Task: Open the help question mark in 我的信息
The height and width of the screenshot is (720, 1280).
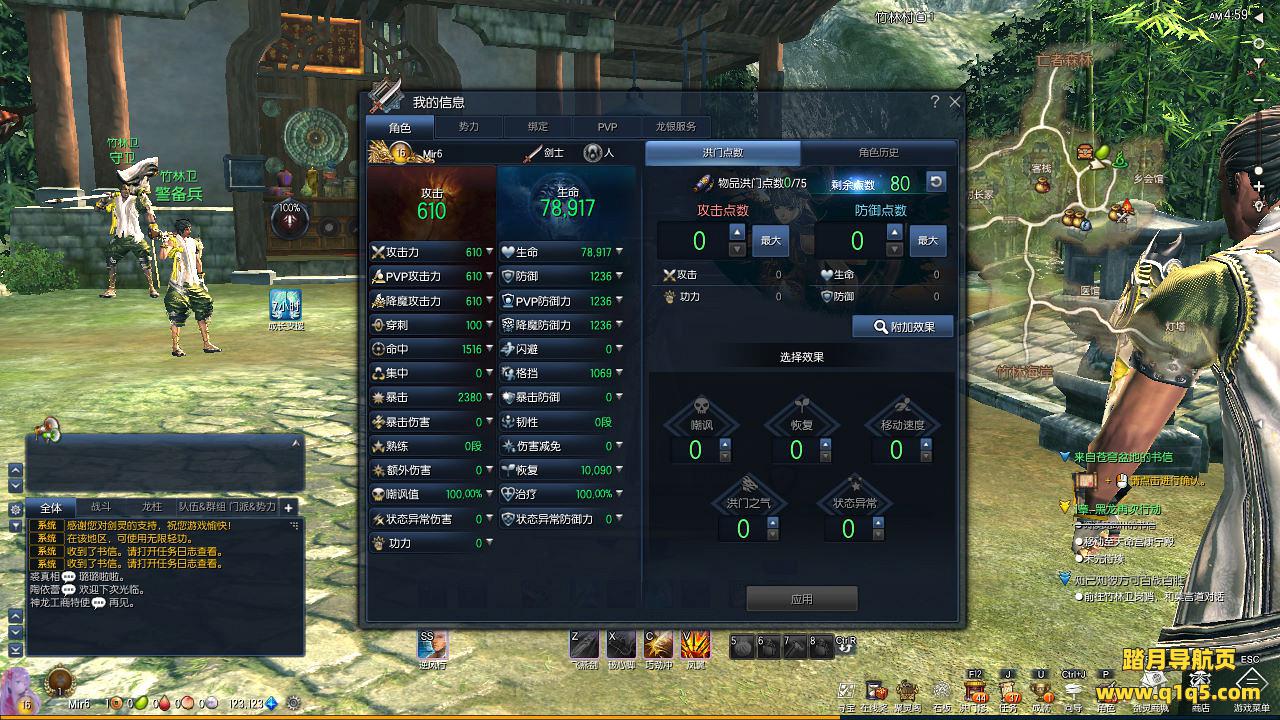Action: click(935, 102)
